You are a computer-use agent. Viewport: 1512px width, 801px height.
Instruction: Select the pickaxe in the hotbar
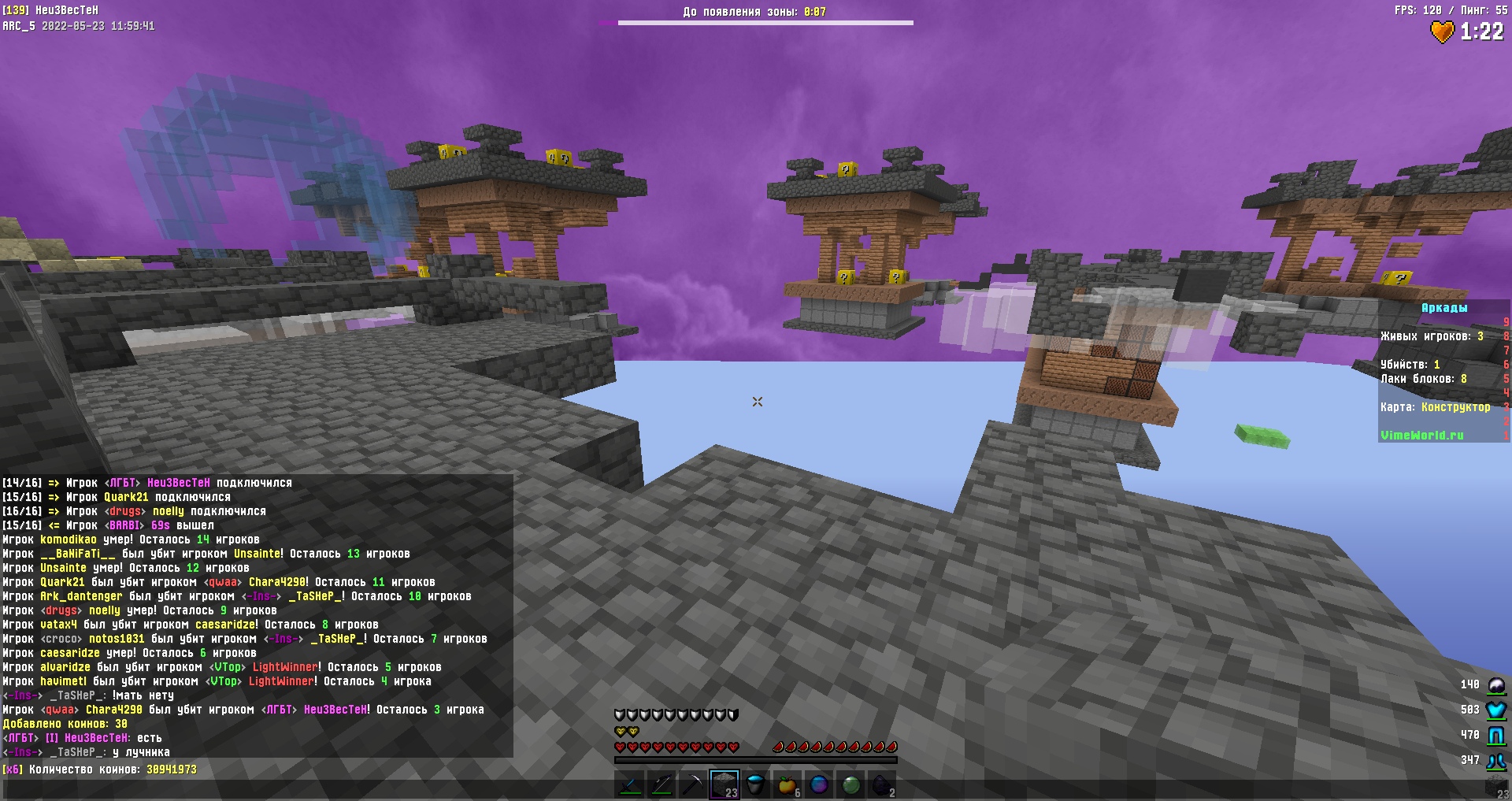click(x=693, y=784)
